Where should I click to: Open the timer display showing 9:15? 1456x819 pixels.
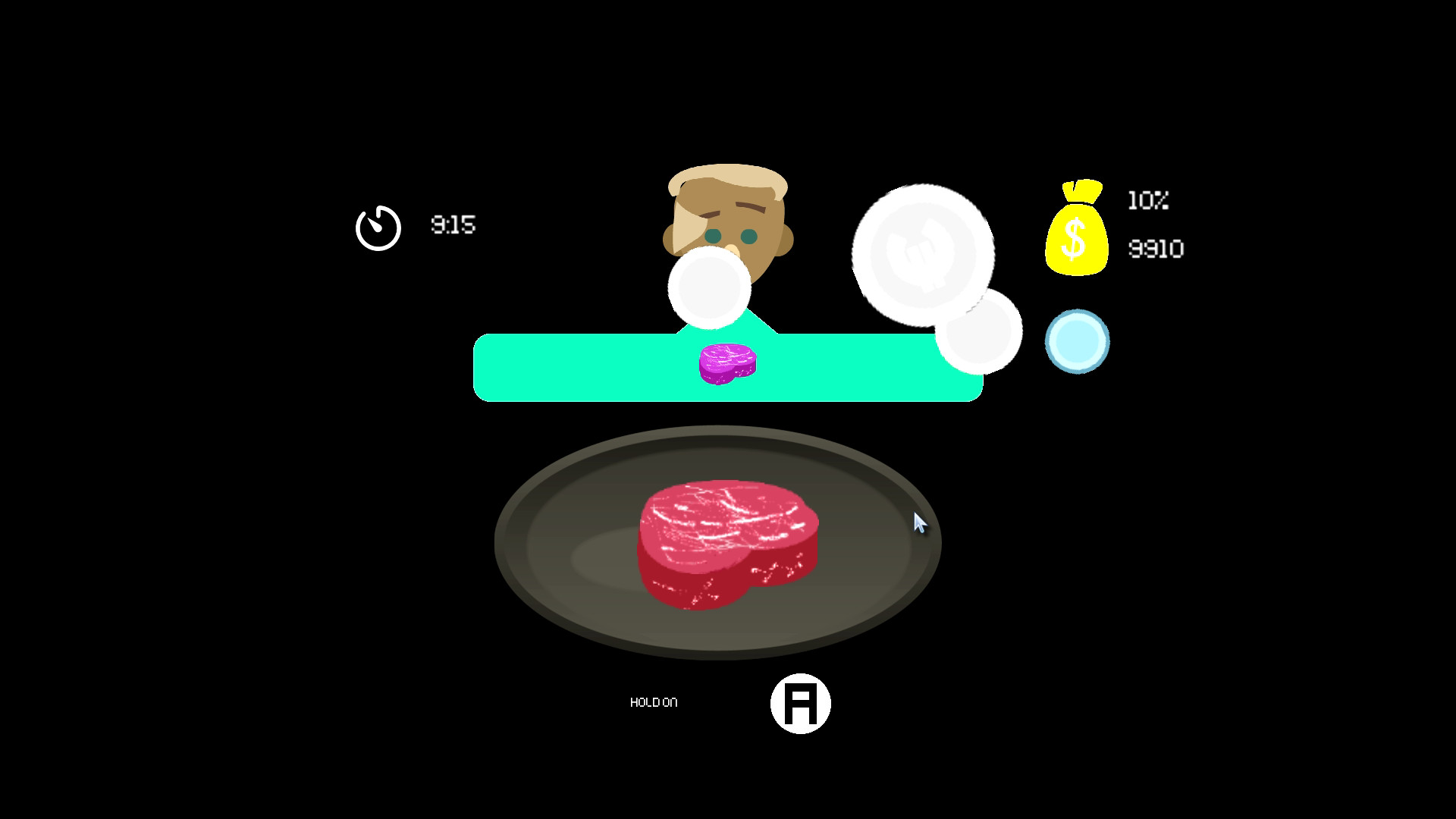click(453, 225)
